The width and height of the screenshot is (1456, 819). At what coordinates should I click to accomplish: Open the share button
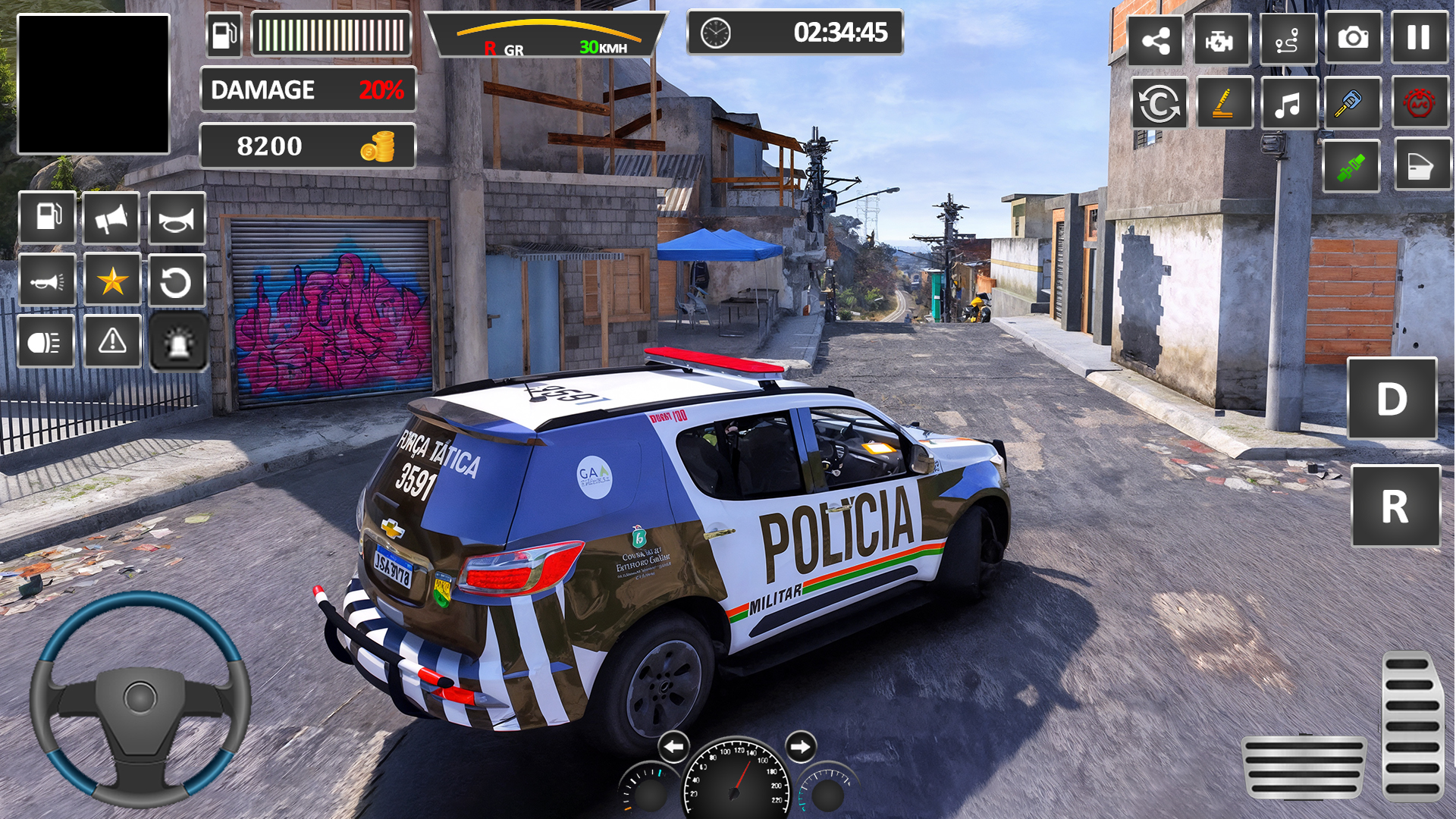(1155, 40)
